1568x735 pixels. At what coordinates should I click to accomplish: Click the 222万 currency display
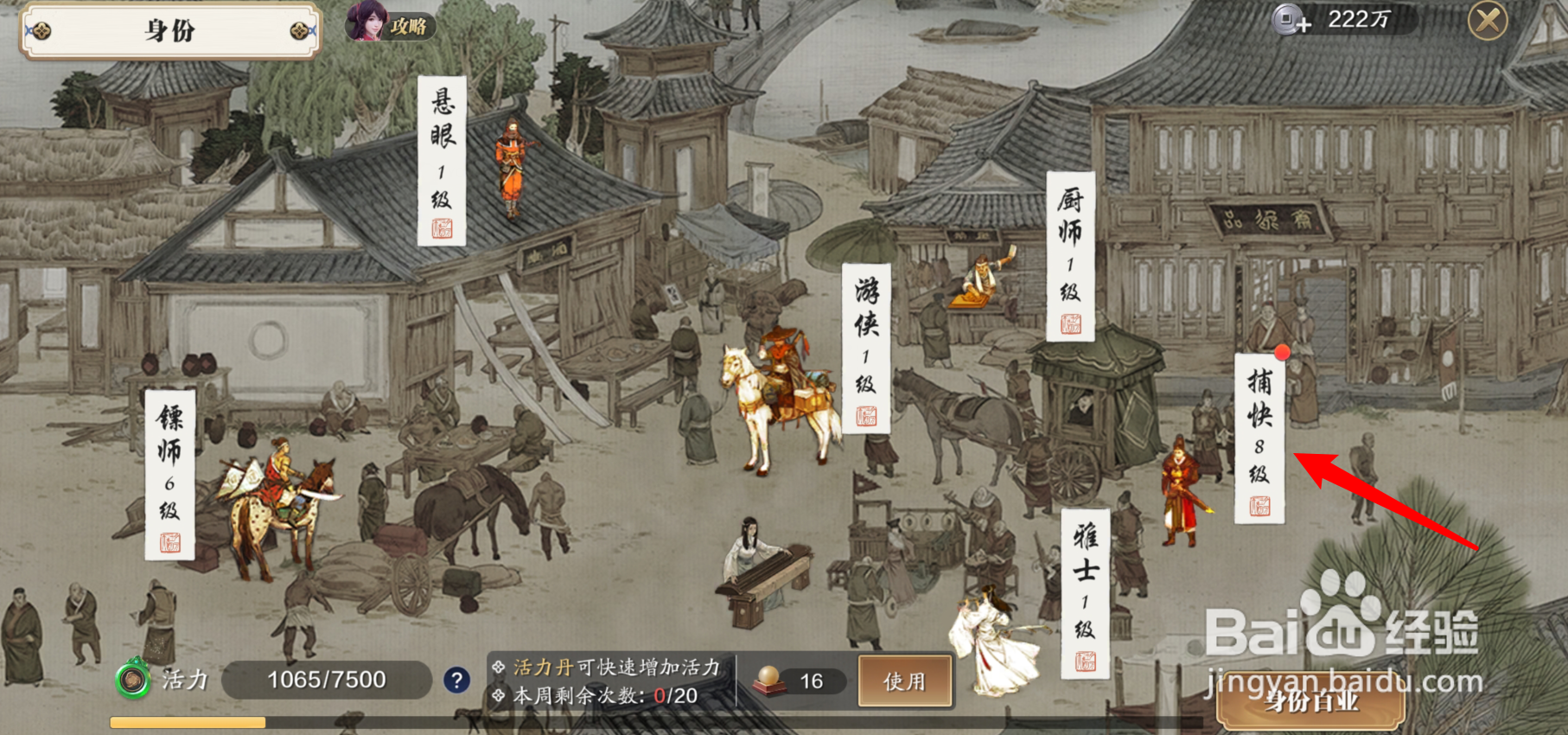(1357, 22)
